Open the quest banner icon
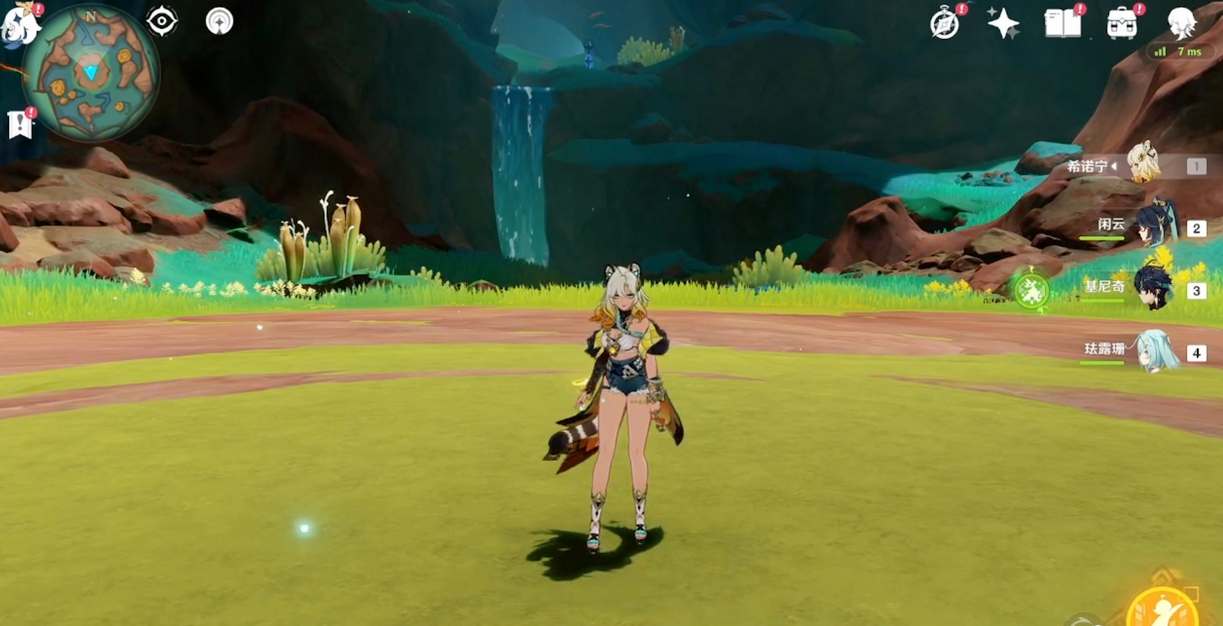The height and width of the screenshot is (626, 1223). pyautogui.click(x=20, y=124)
